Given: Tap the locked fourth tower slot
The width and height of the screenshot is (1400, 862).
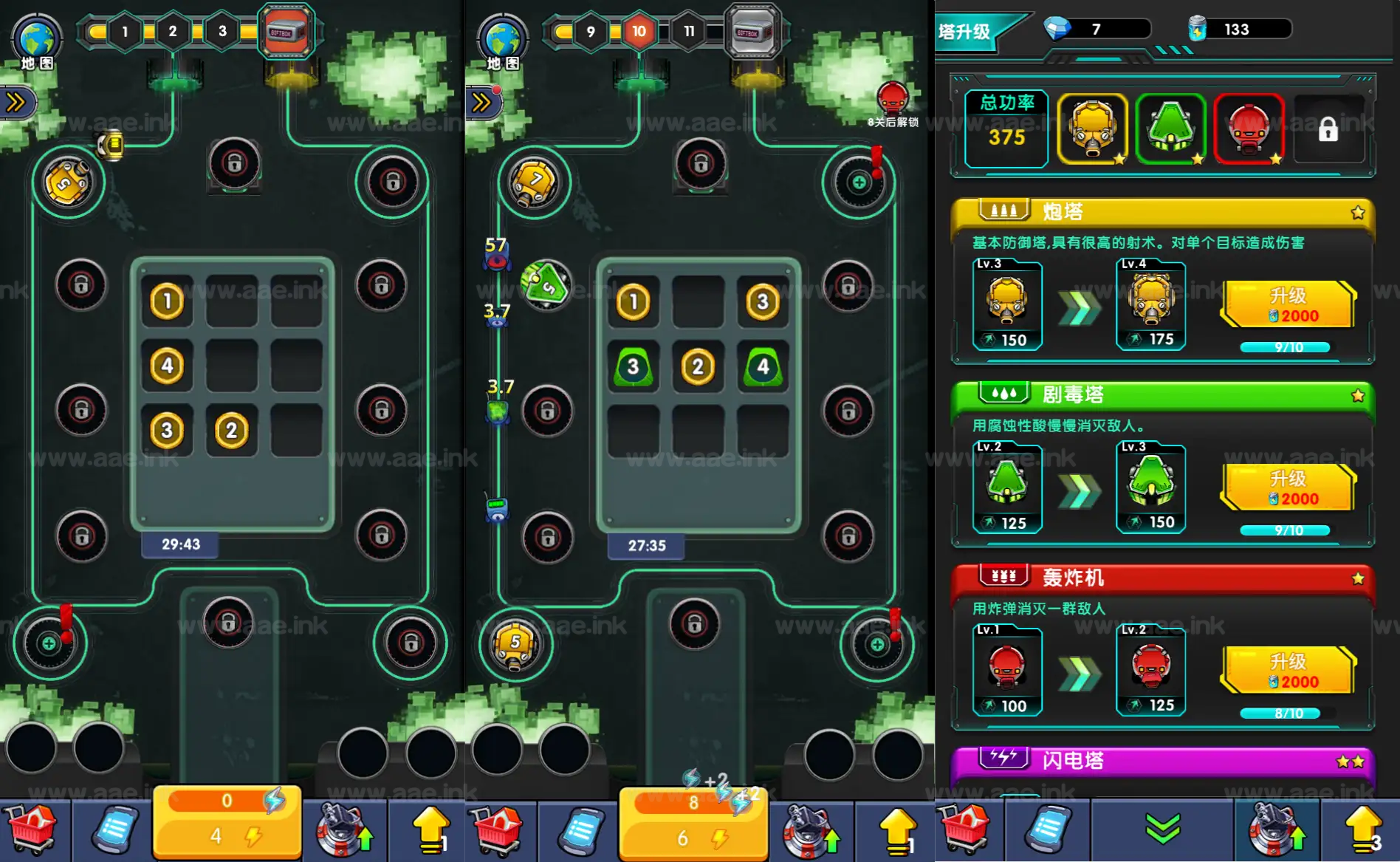Looking at the screenshot, I should pyautogui.click(x=1329, y=130).
